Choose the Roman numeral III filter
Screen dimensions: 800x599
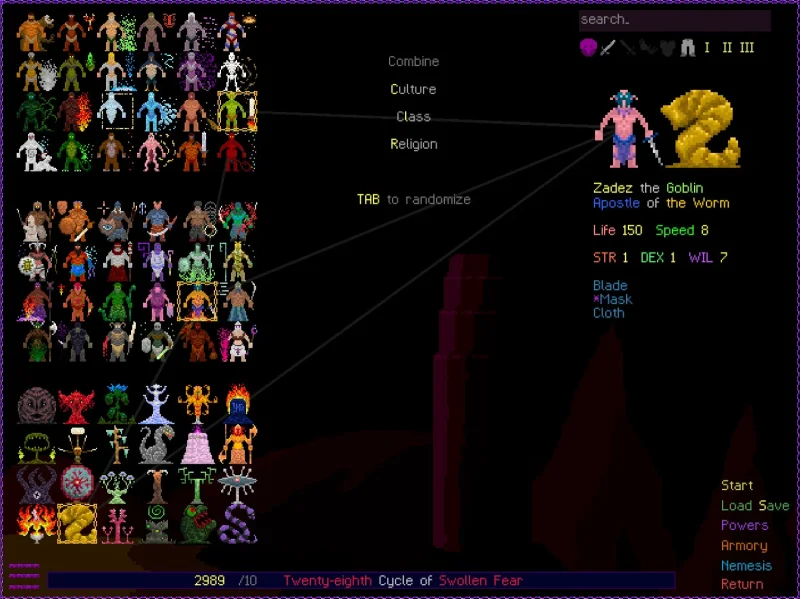pyautogui.click(x=746, y=47)
